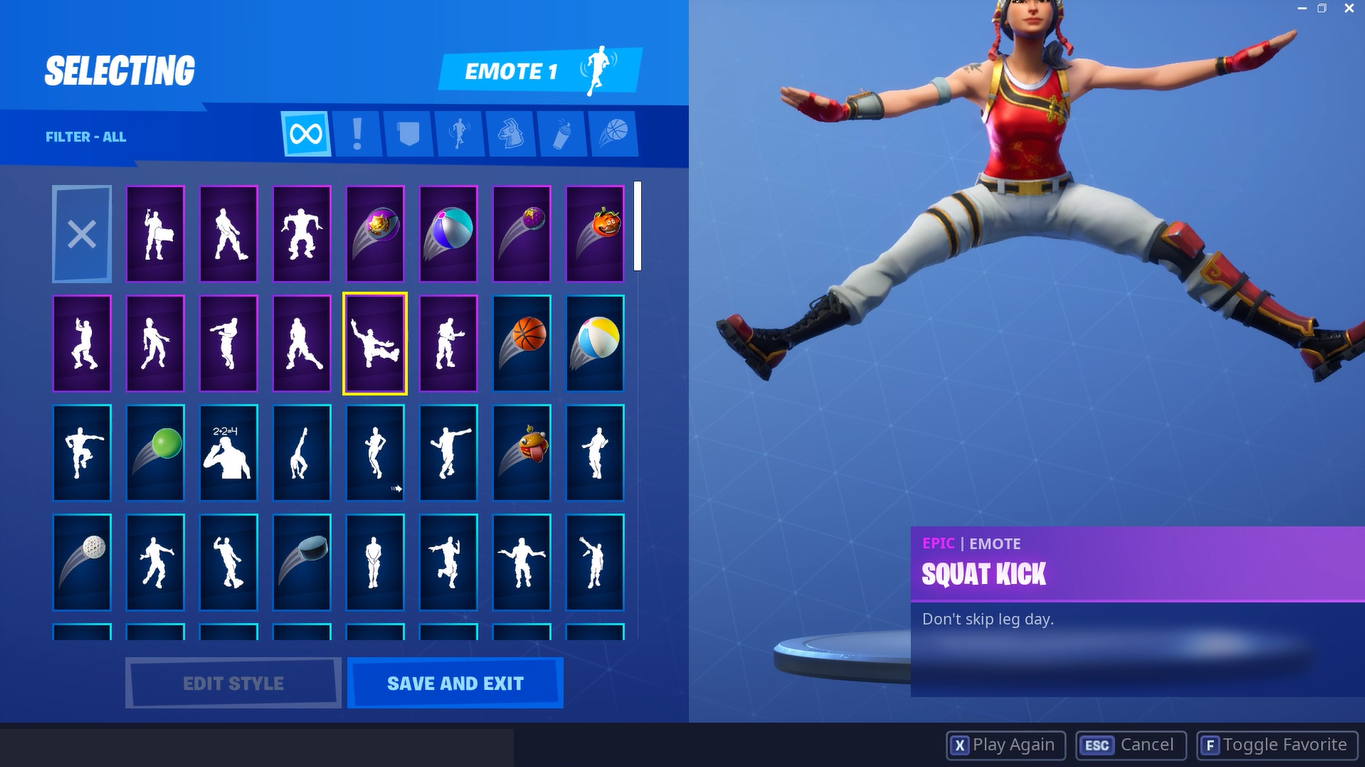1365x767 pixels.
Task: Click the Edit Style button
Action: click(232, 682)
